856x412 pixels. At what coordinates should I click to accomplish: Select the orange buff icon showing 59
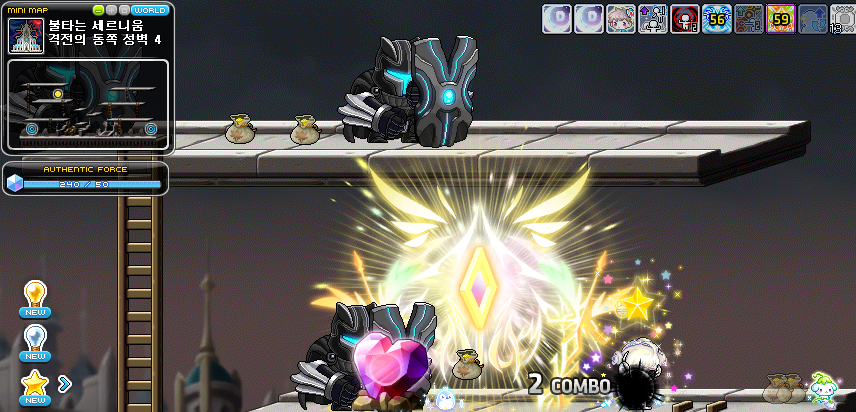pyautogui.click(x=780, y=18)
